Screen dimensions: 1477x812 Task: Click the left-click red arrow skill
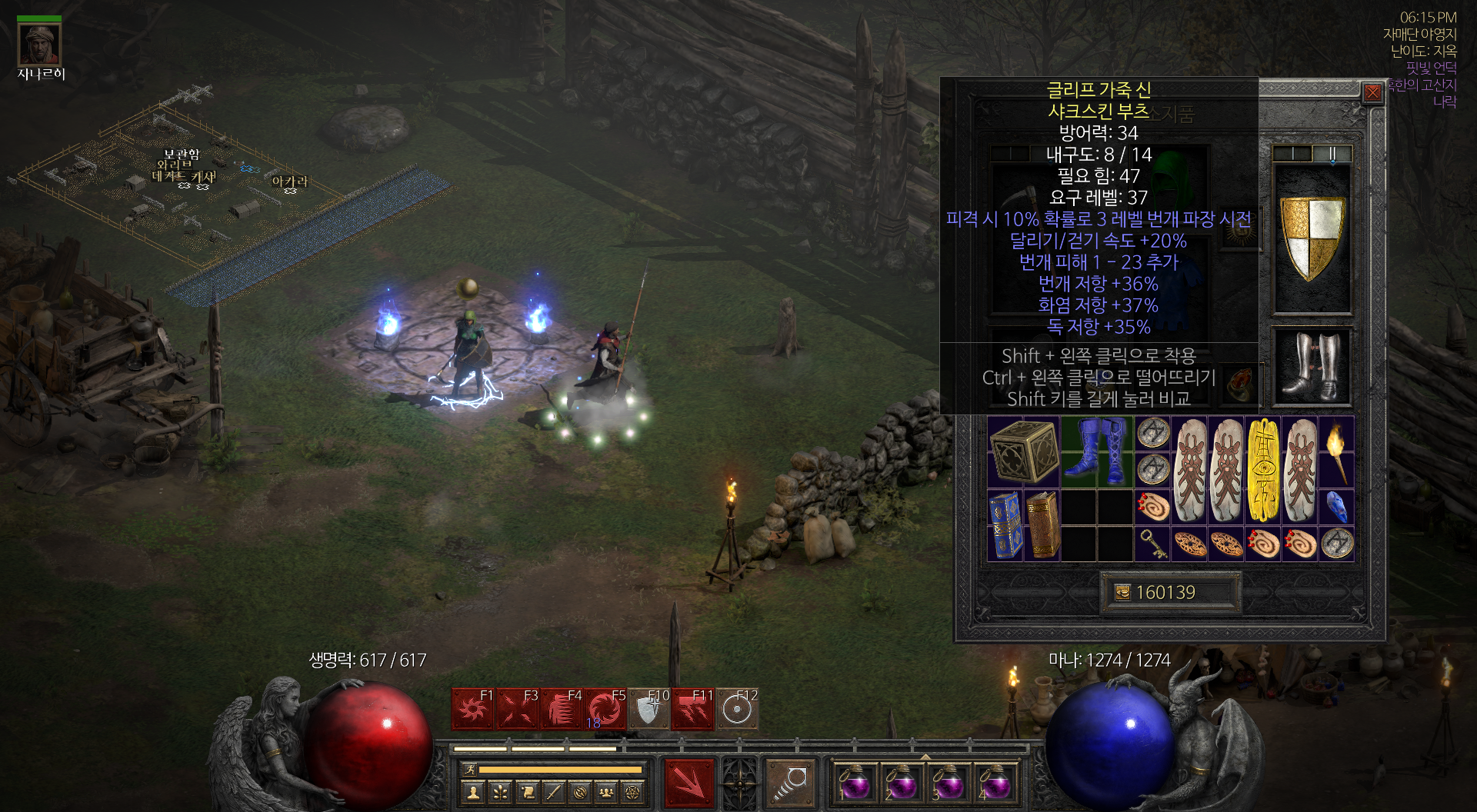tap(688, 784)
